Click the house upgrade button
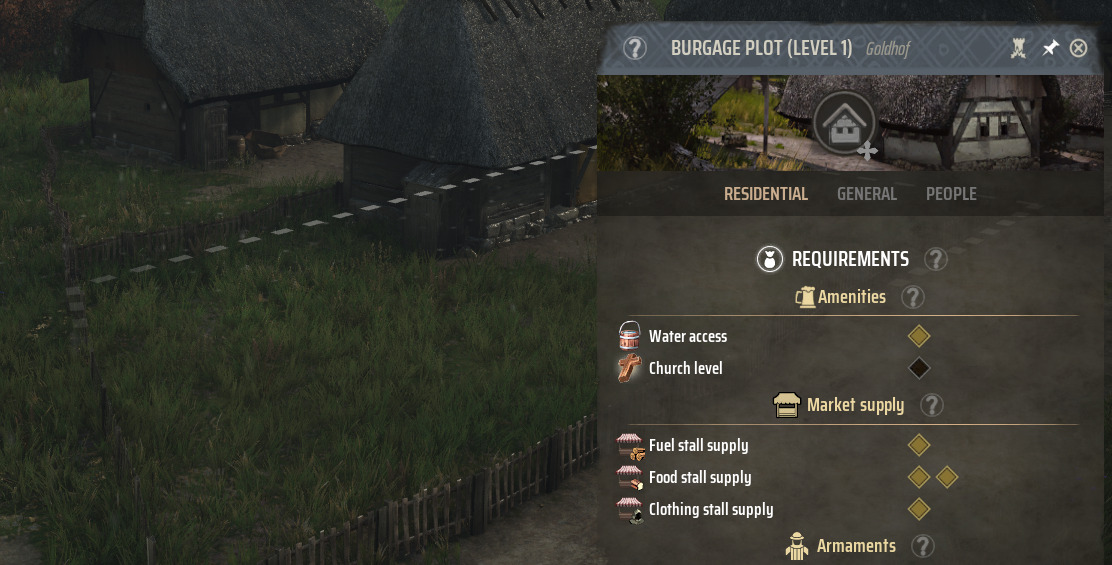The height and width of the screenshot is (565, 1112). [845, 123]
